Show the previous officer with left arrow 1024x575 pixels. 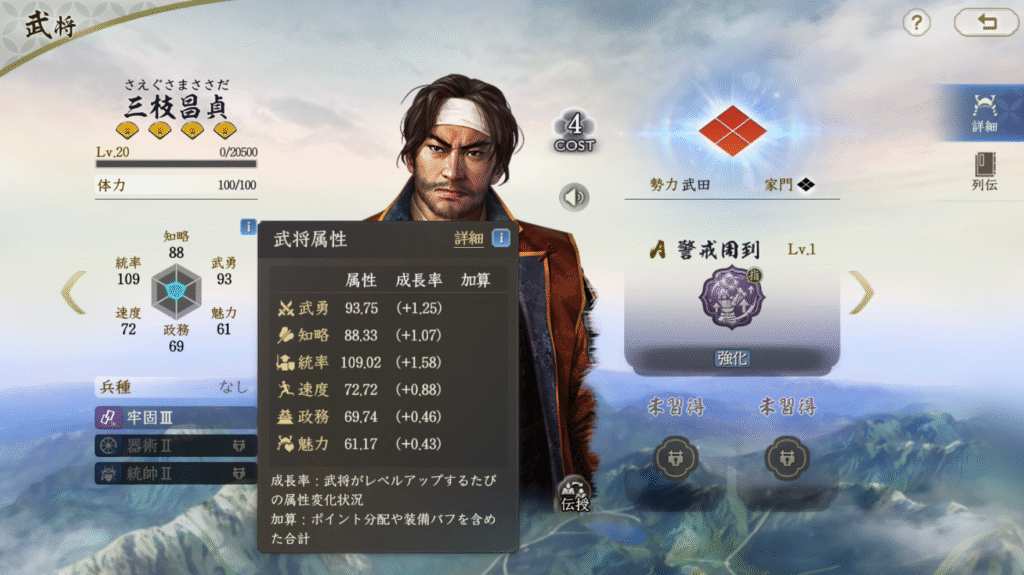point(74,292)
